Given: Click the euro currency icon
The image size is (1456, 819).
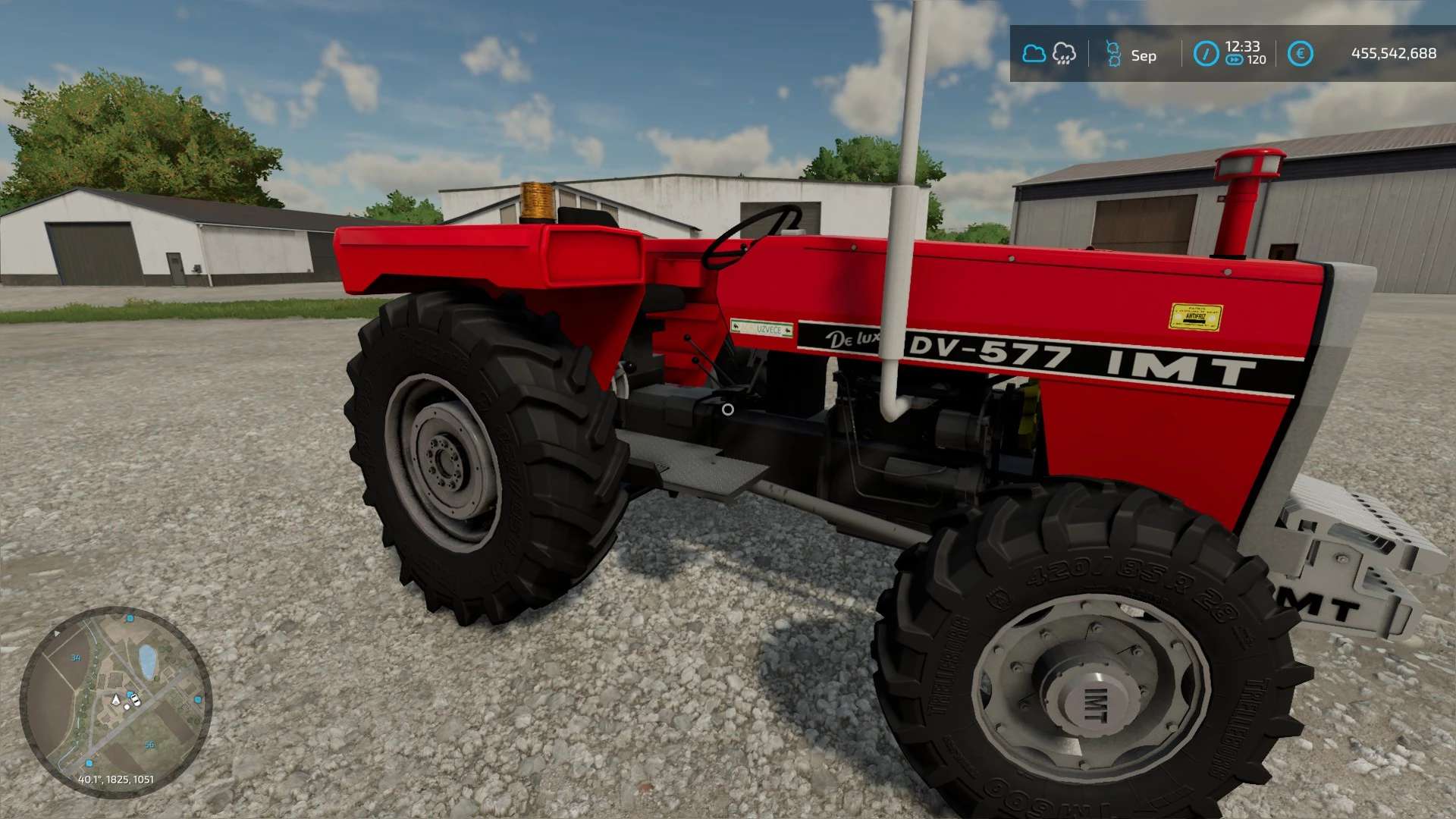Looking at the screenshot, I should (x=1301, y=54).
